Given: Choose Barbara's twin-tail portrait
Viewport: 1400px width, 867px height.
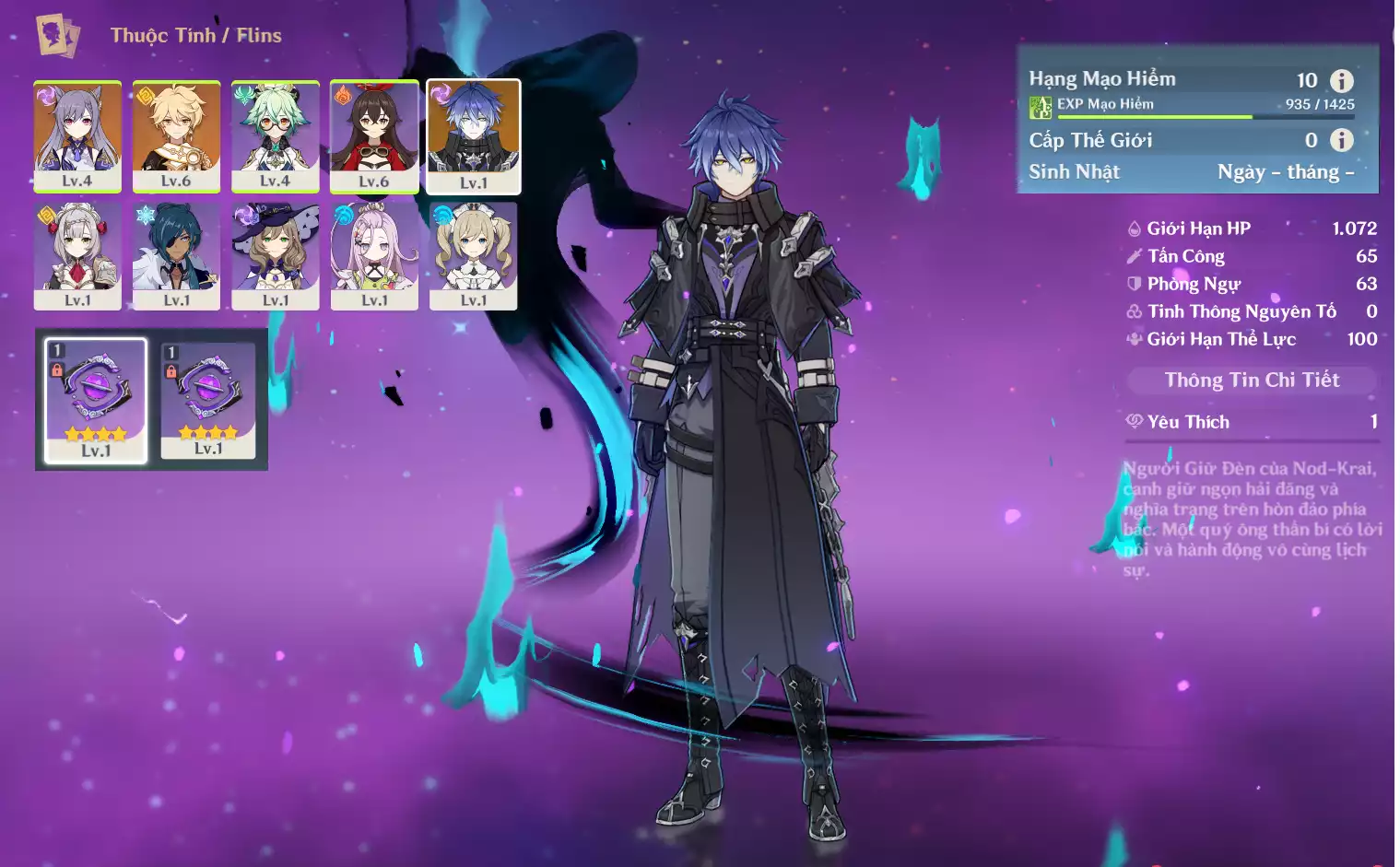Looking at the screenshot, I should (474, 255).
